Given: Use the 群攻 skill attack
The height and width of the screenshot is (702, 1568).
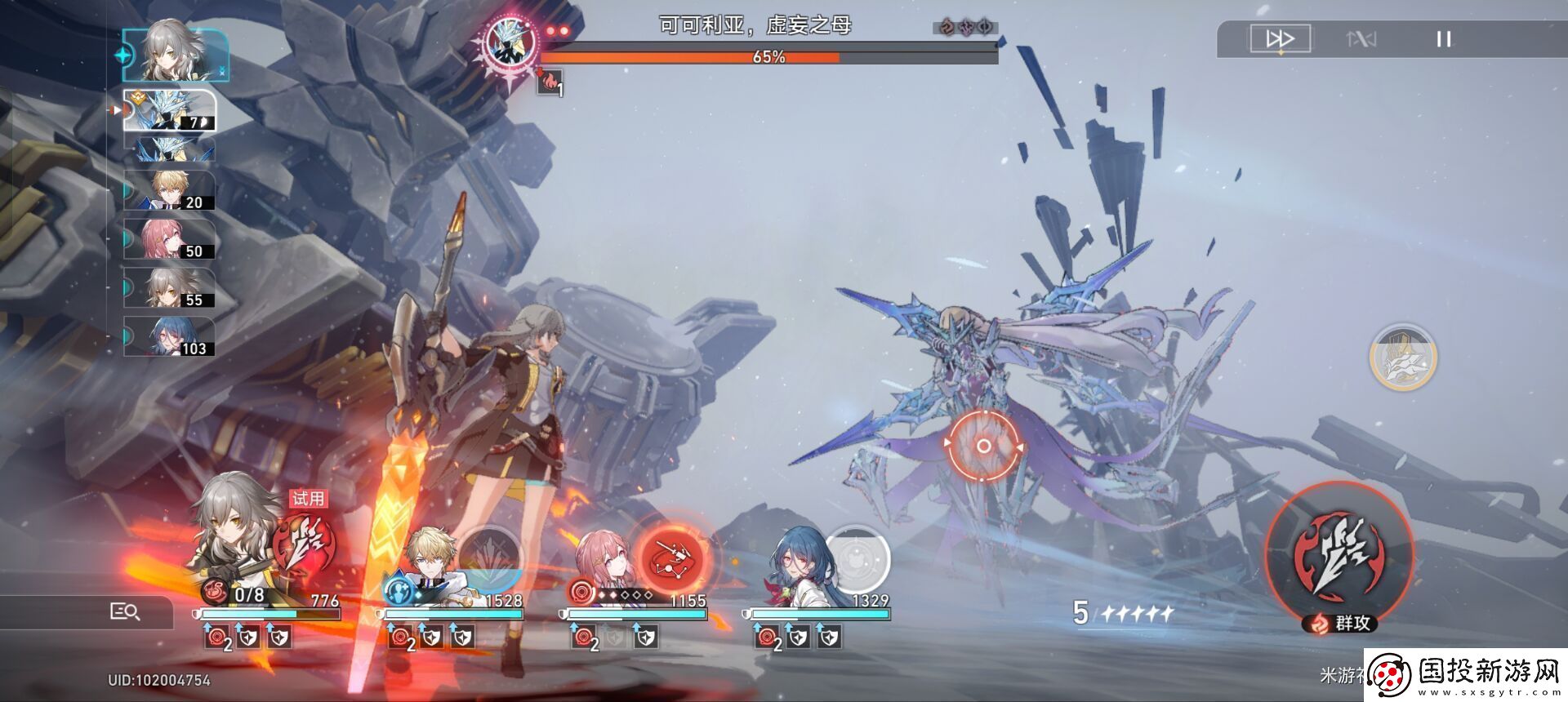Looking at the screenshot, I should (1339, 555).
